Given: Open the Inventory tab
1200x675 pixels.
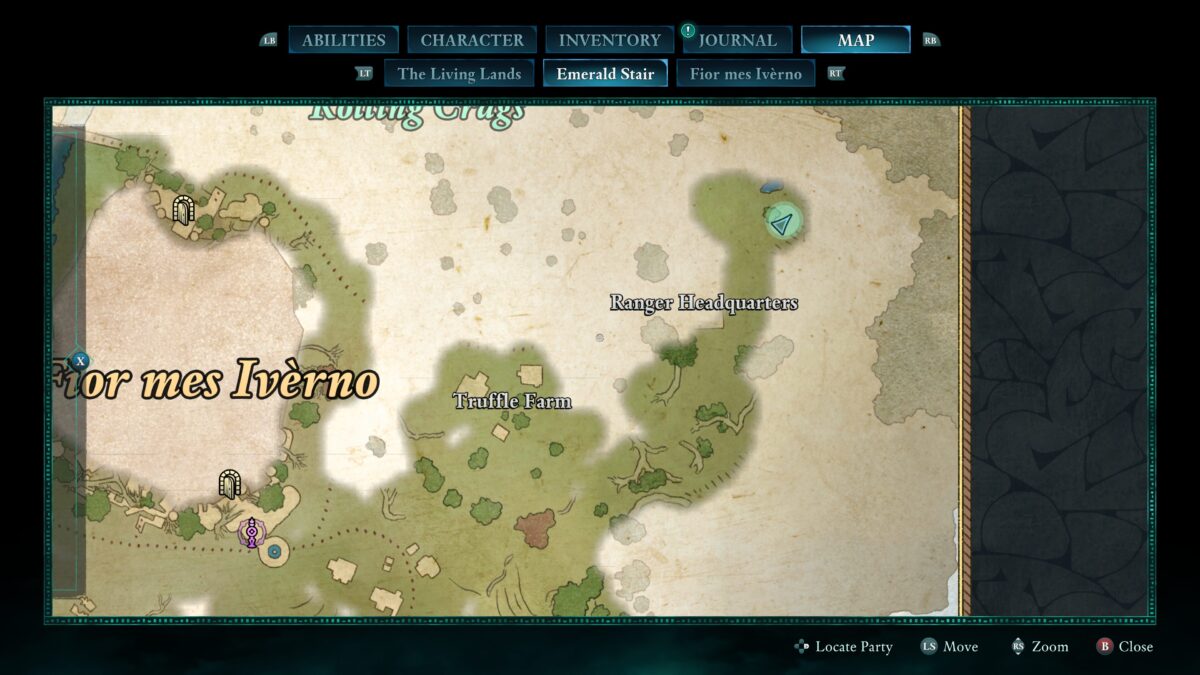Looking at the screenshot, I should point(609,40).
